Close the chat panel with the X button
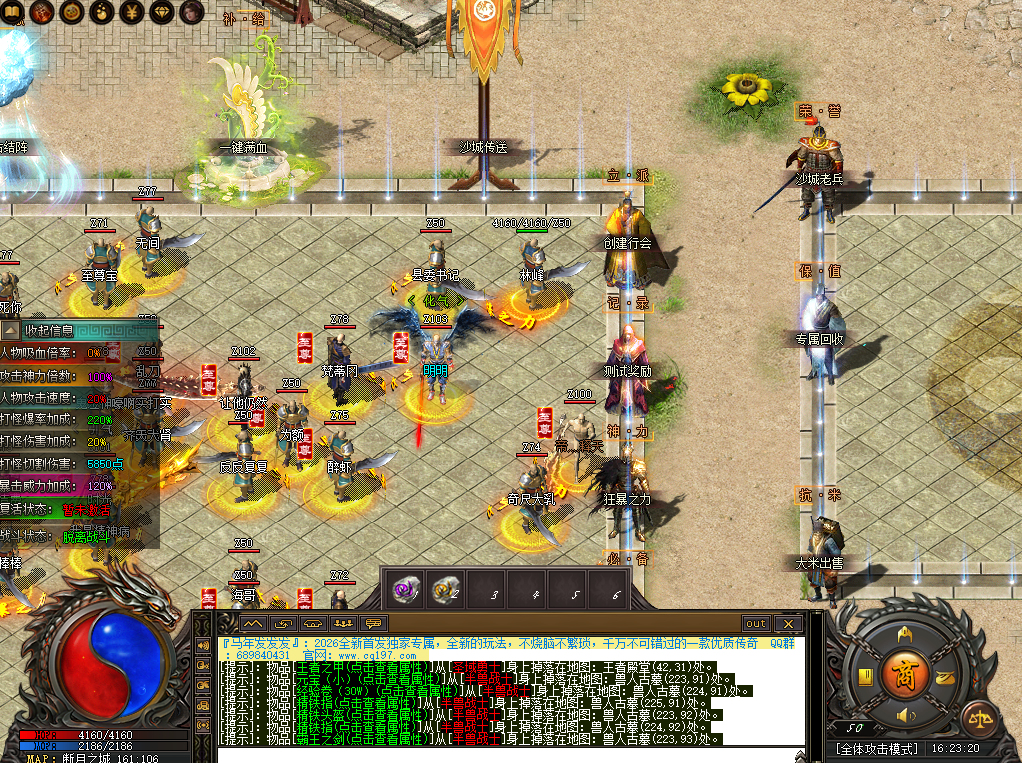Screen dimensions: 1022x763 [x=789, y=623]
